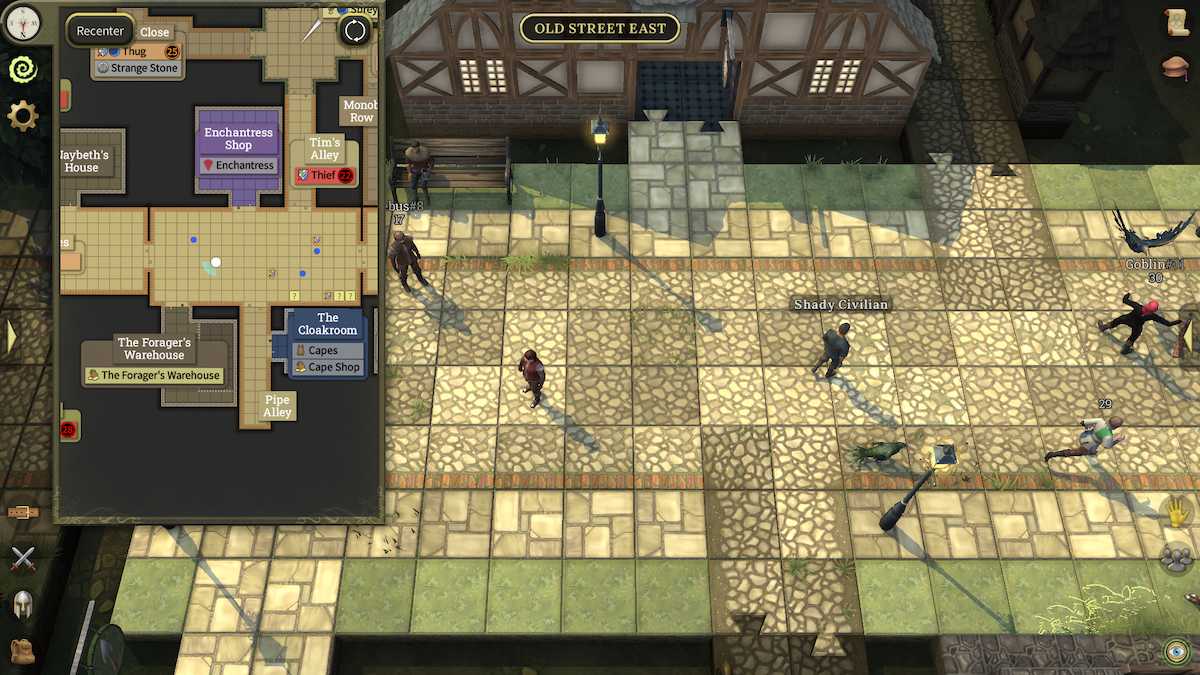This screenshot has height=675, width=1200.
Task: Recenter the map on the player
Action: click(x=100, y=31)
